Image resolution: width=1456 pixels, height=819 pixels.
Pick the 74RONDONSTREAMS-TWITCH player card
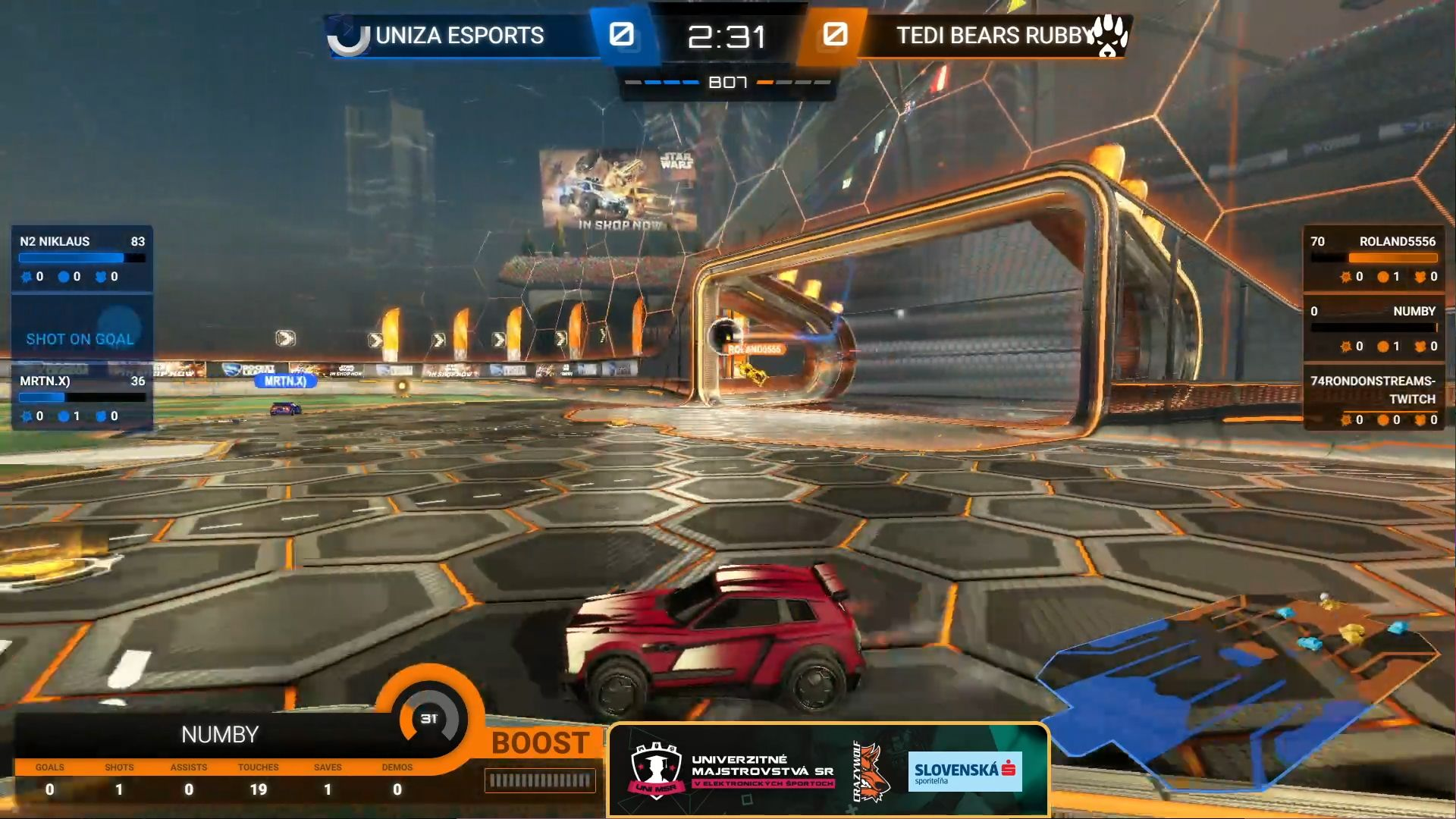coord(1373,398)
